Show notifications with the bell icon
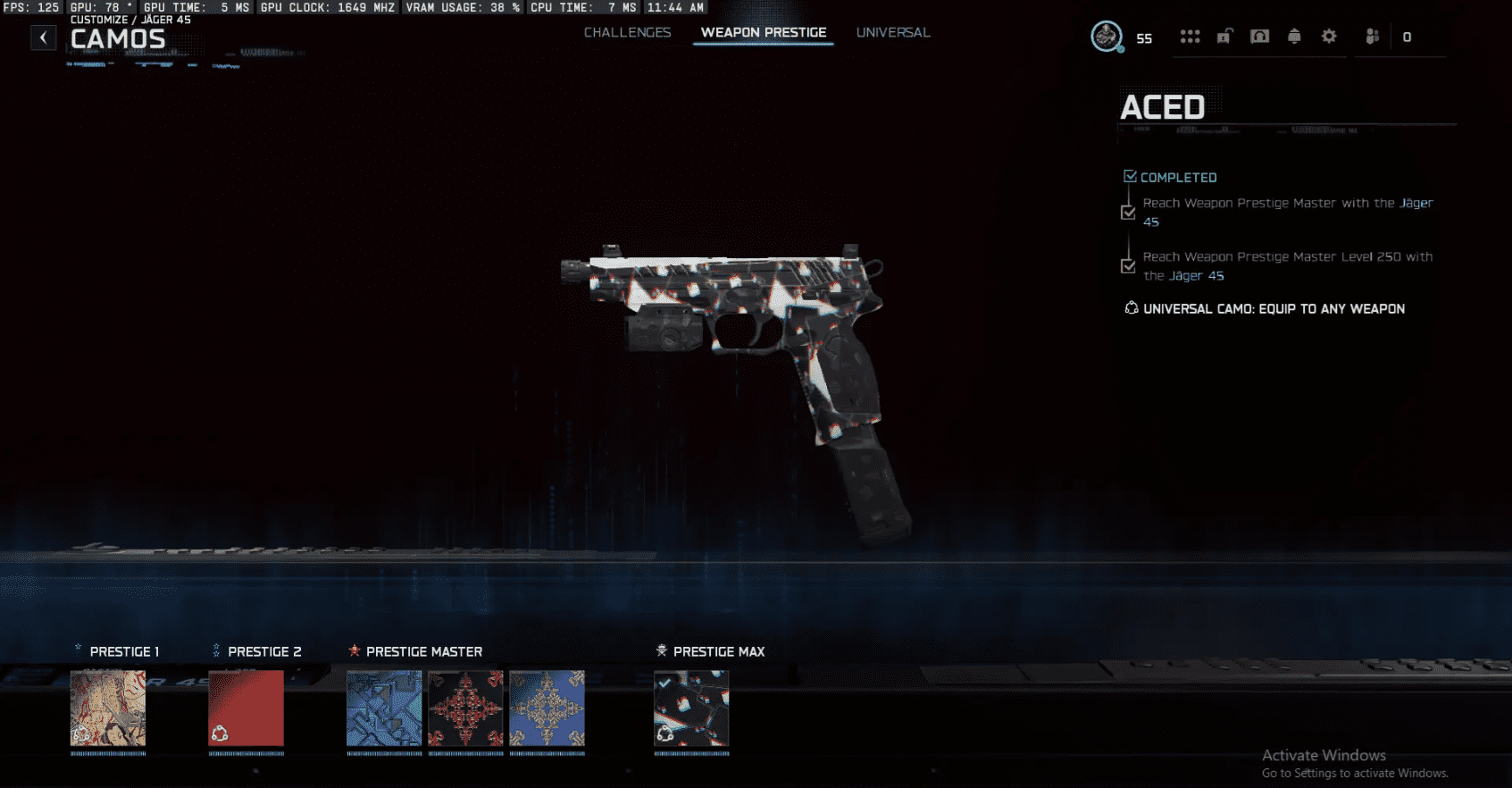 tap(1294, 37)
